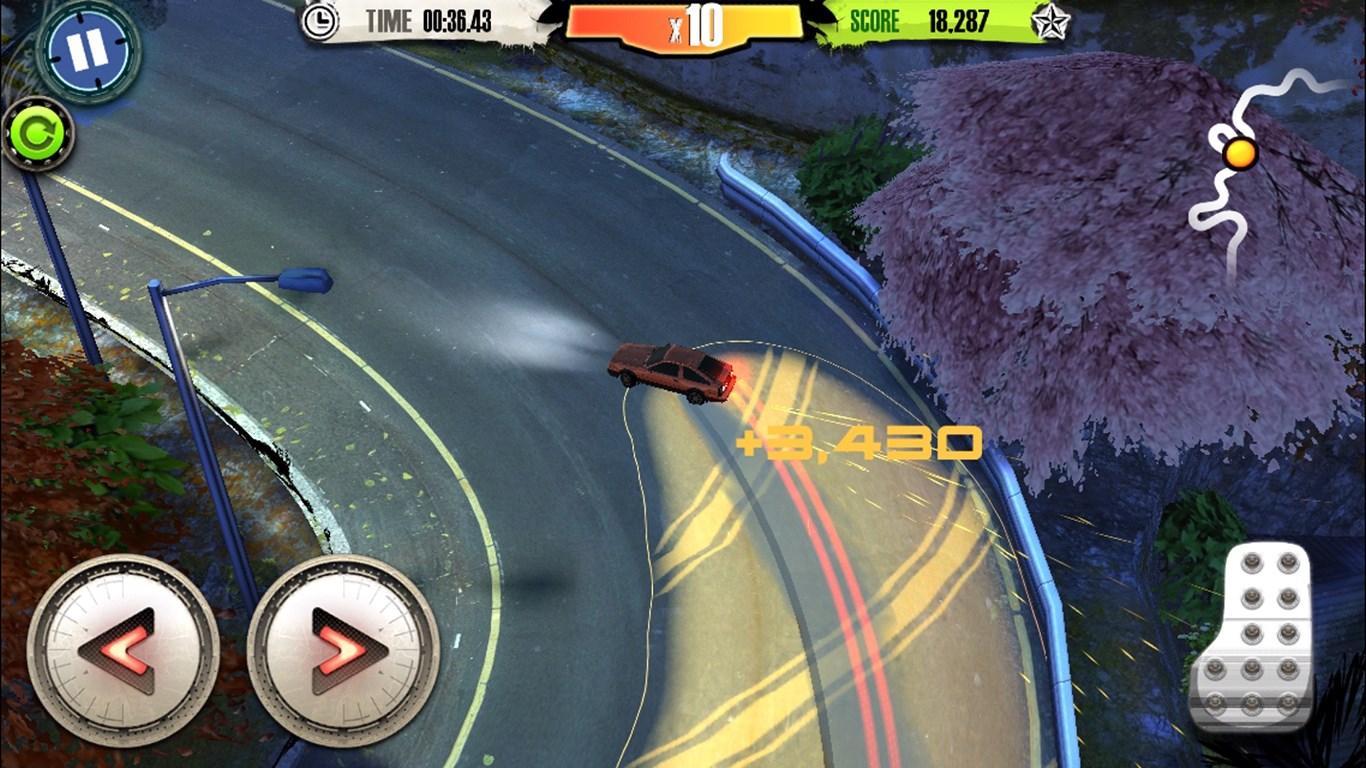Screen dimensions: 1366x768
Task: Steer right with the right arrow button
Action: click(343, 649)
